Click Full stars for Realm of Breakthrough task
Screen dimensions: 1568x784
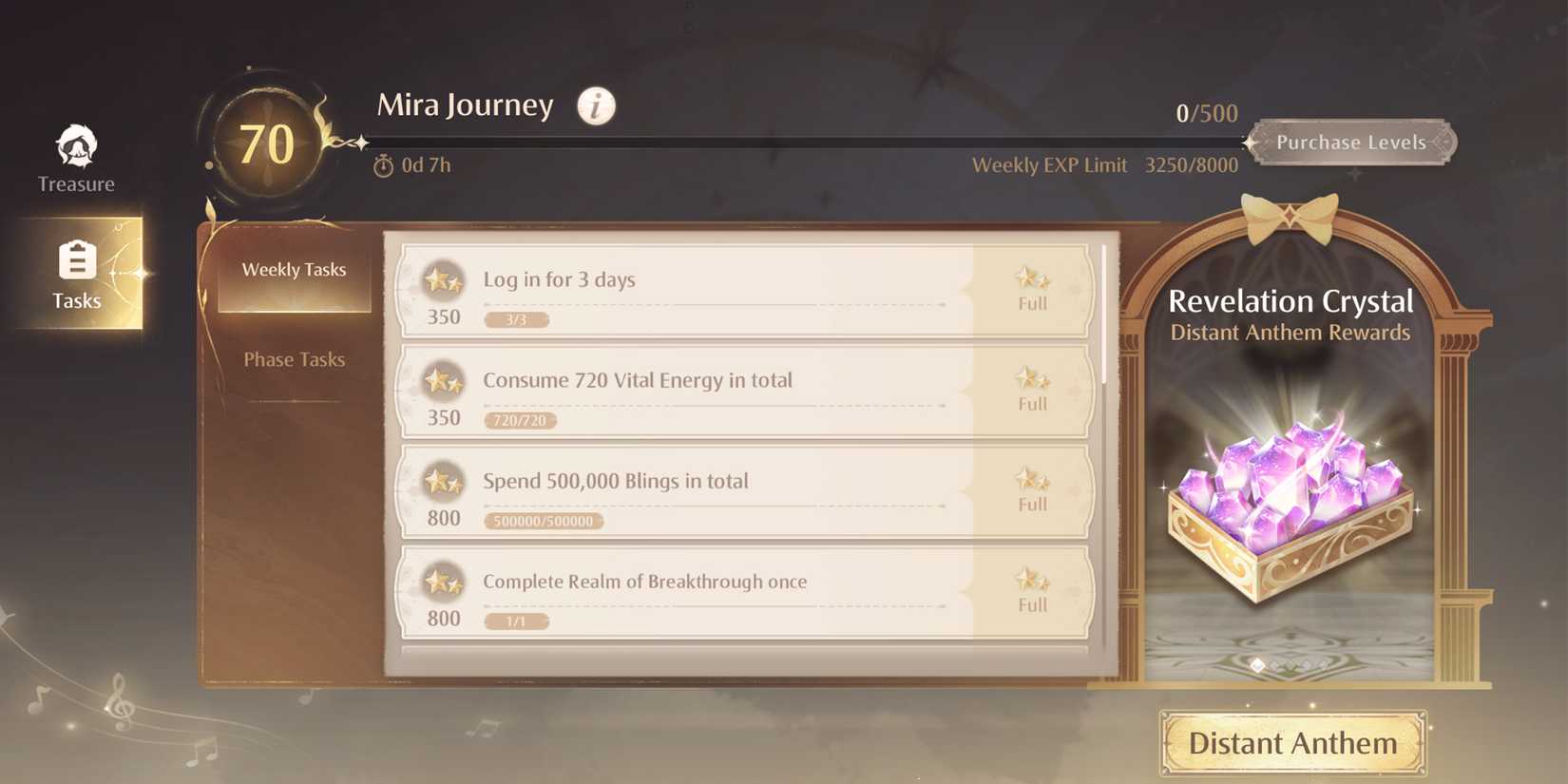pos(1031,580)
